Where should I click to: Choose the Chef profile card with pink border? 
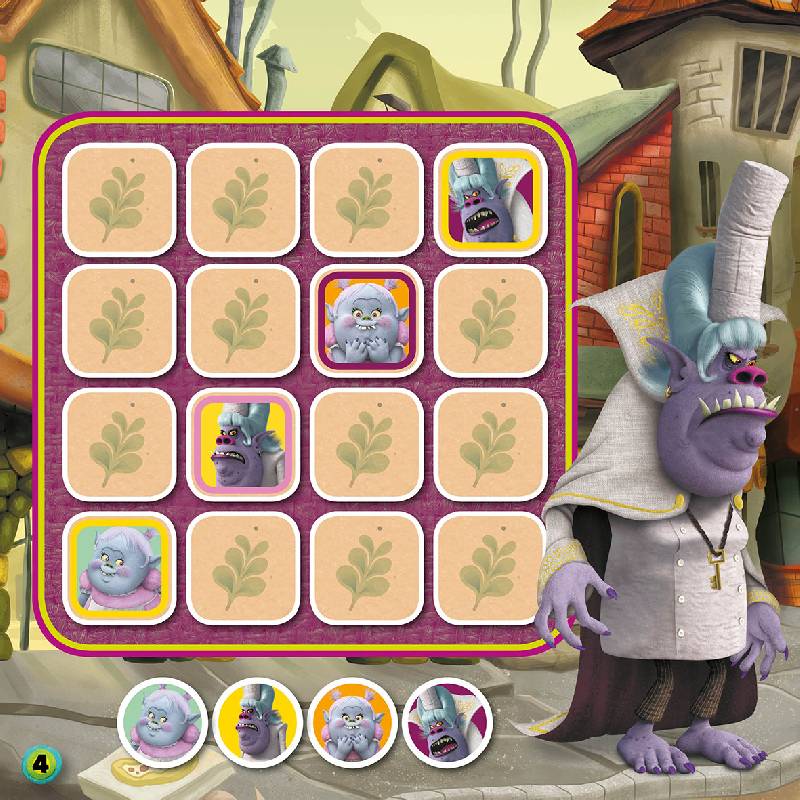pos(239,444)
